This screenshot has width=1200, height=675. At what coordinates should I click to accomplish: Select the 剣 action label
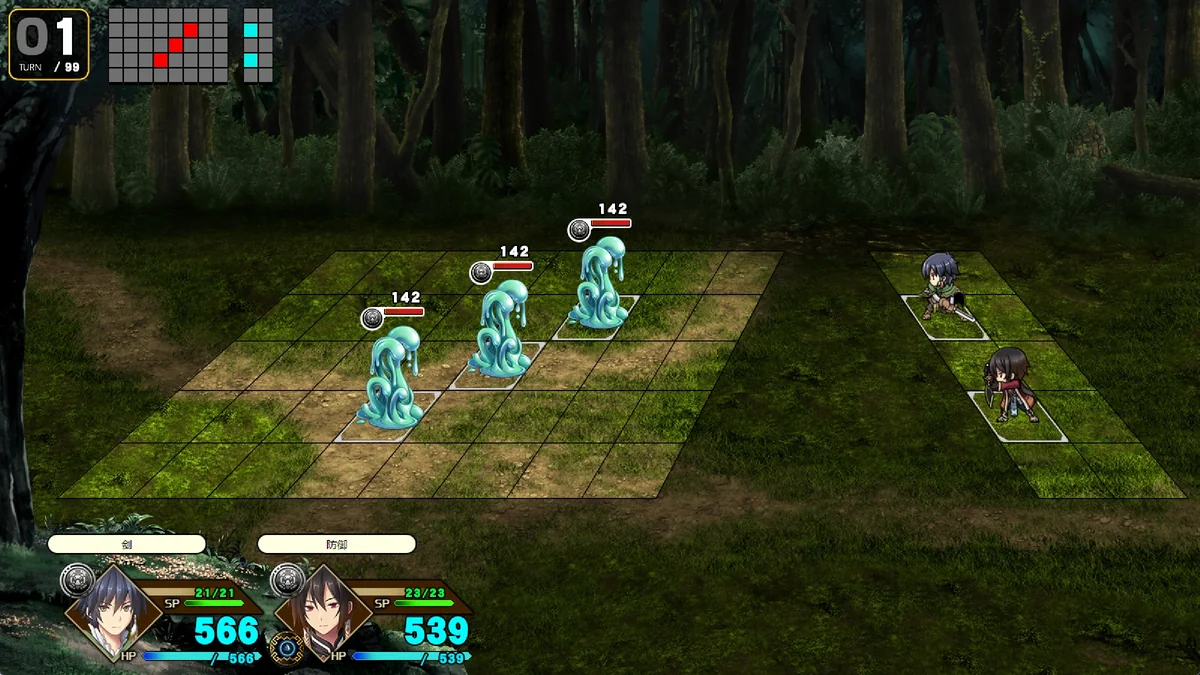pyautogui.click(x=126, y=544)
